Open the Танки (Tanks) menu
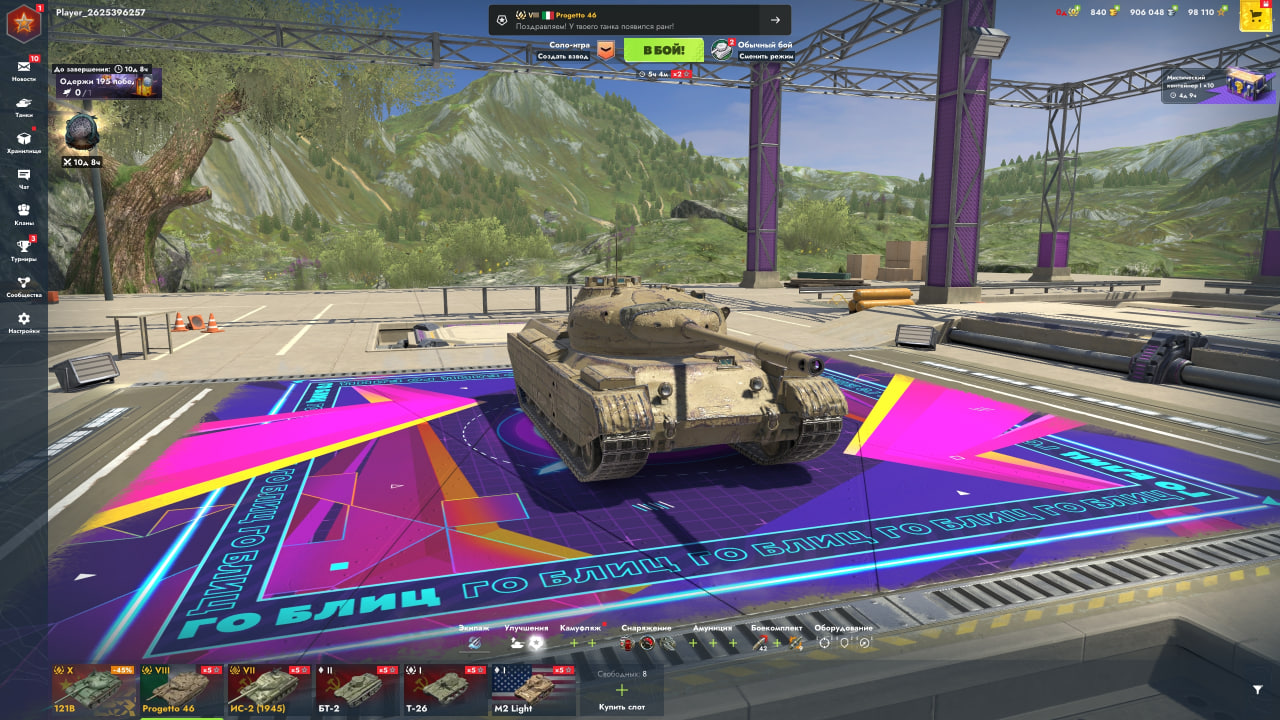The width and height of the screenshot is (1280, 720). click(x=23, y=106)
